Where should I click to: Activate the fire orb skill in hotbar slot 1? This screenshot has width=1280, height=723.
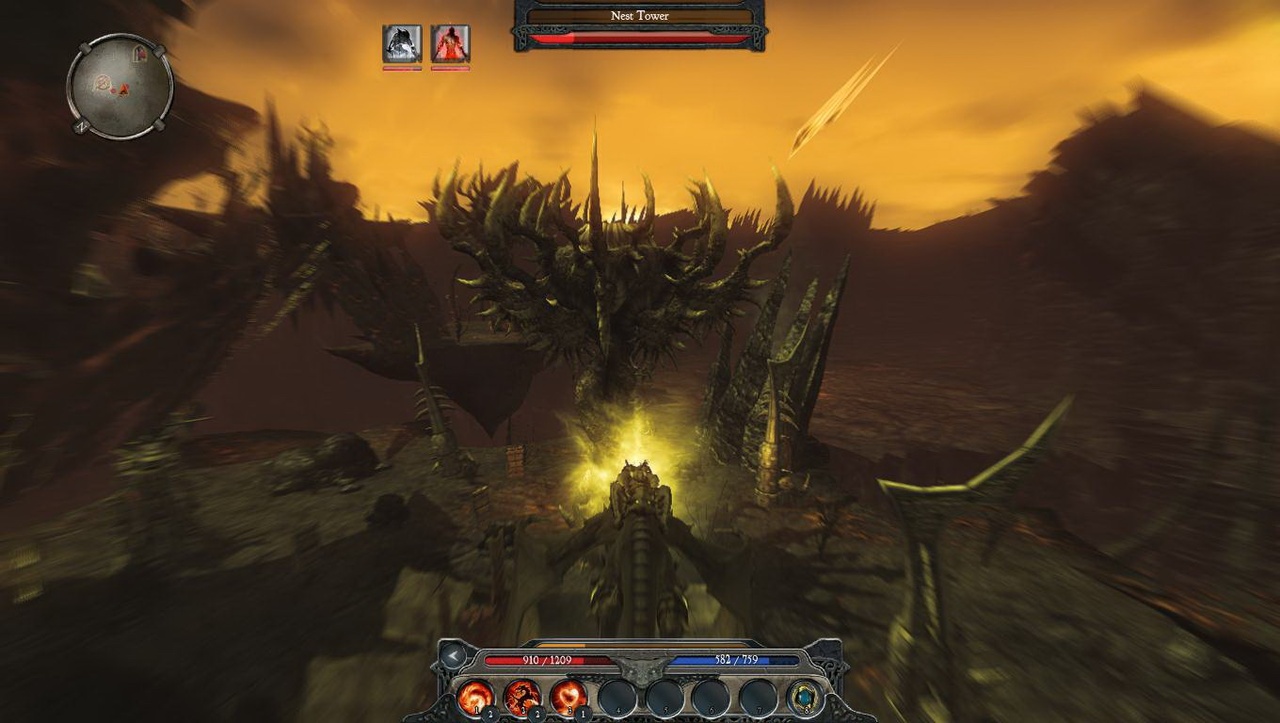[x=476, y=697]
